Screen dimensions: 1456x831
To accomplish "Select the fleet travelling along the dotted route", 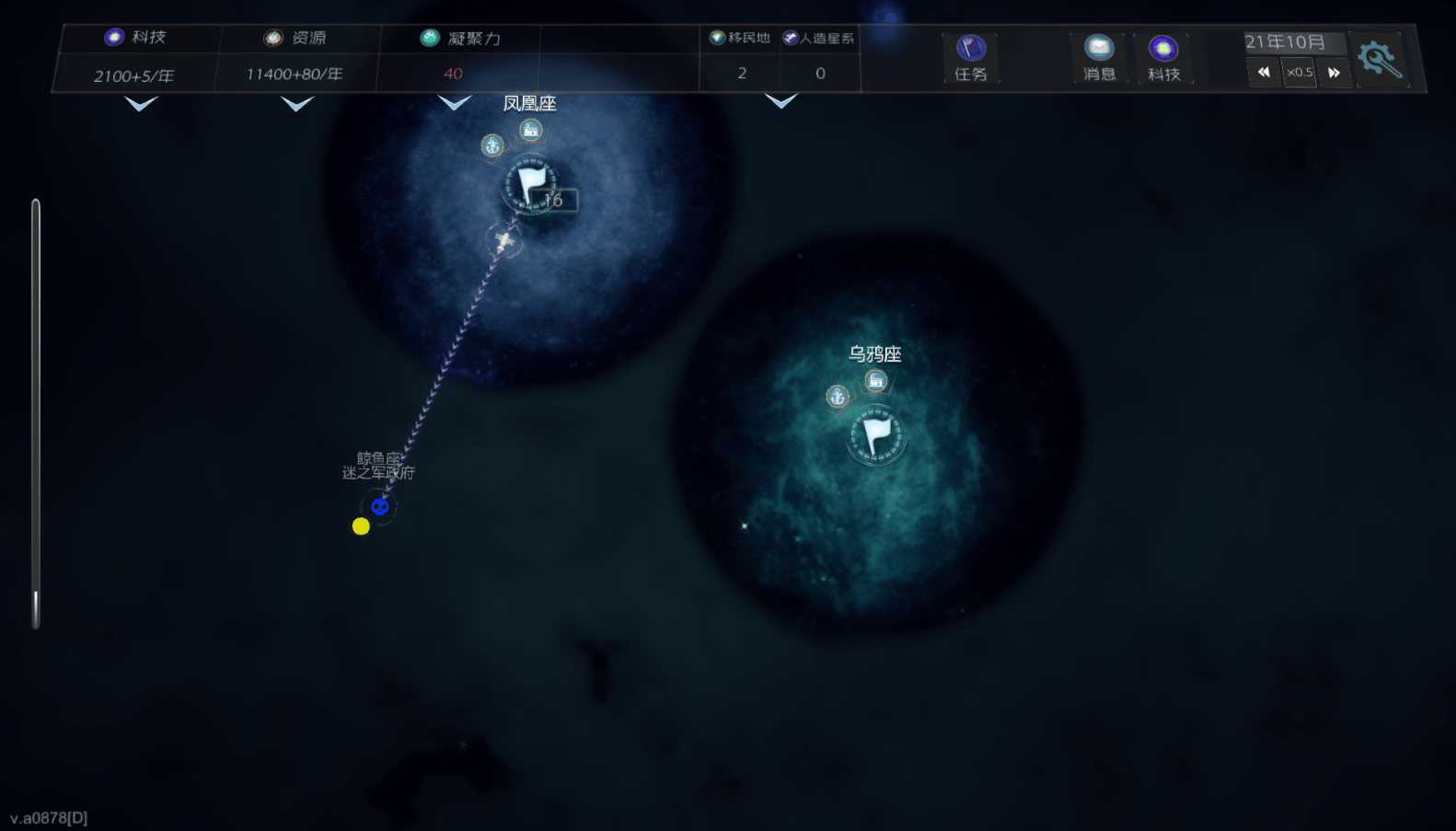I will 503,240.
